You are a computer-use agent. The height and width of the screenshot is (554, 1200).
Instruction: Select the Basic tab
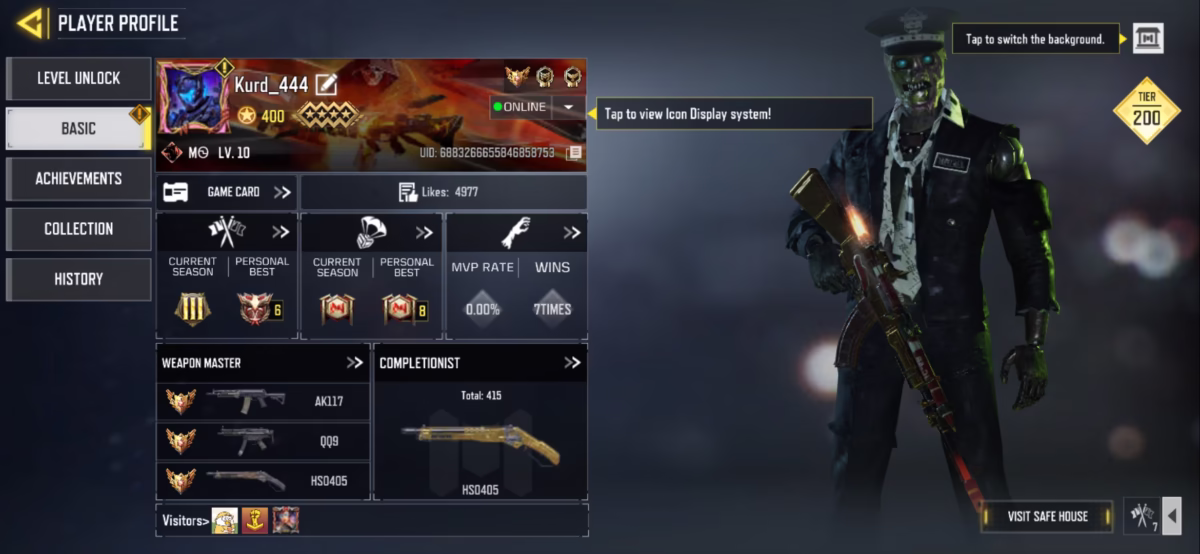pos(78,128)
